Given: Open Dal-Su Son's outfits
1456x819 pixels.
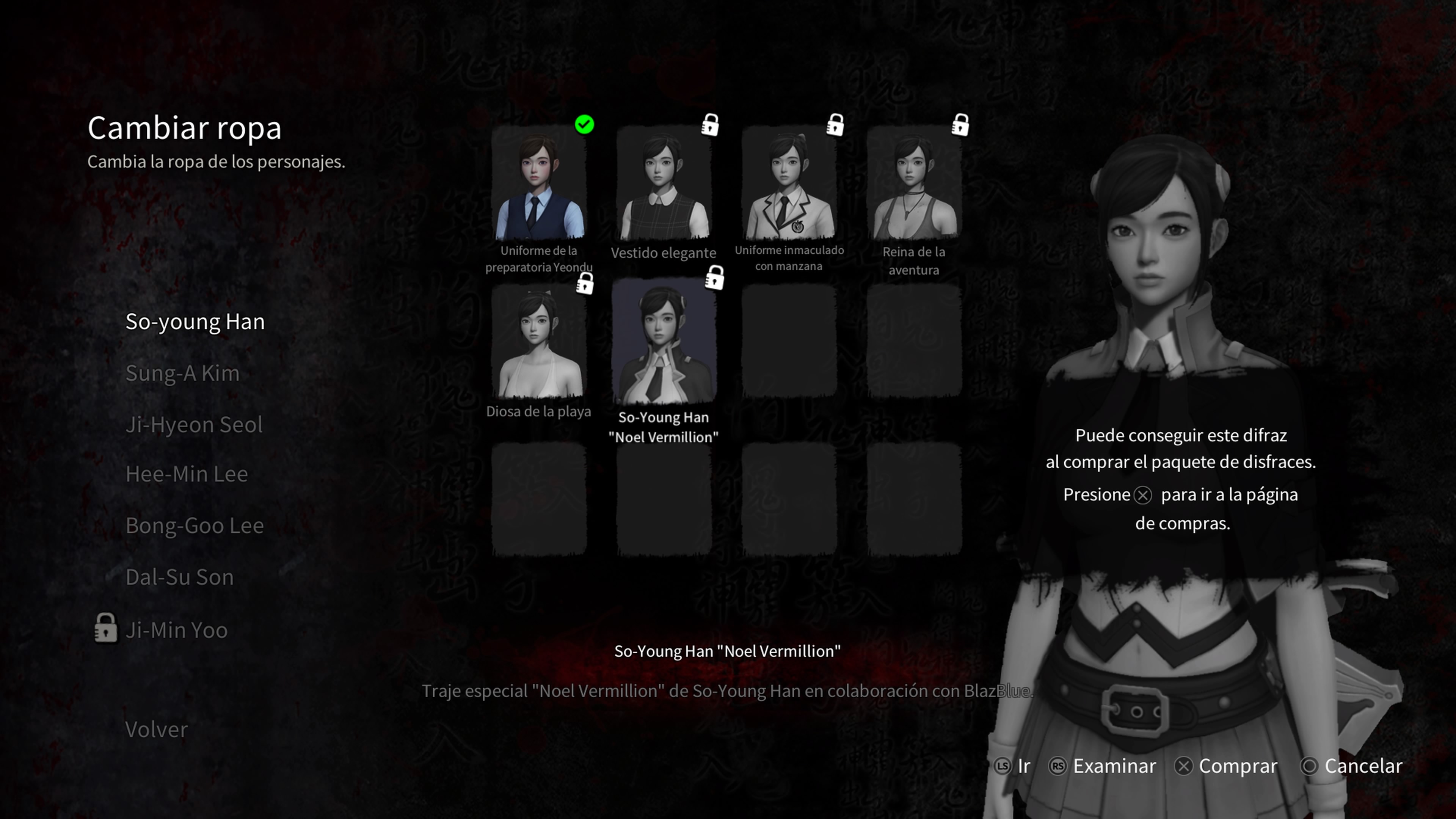Looking at the screenshot, I should click(x=179, y=577).
